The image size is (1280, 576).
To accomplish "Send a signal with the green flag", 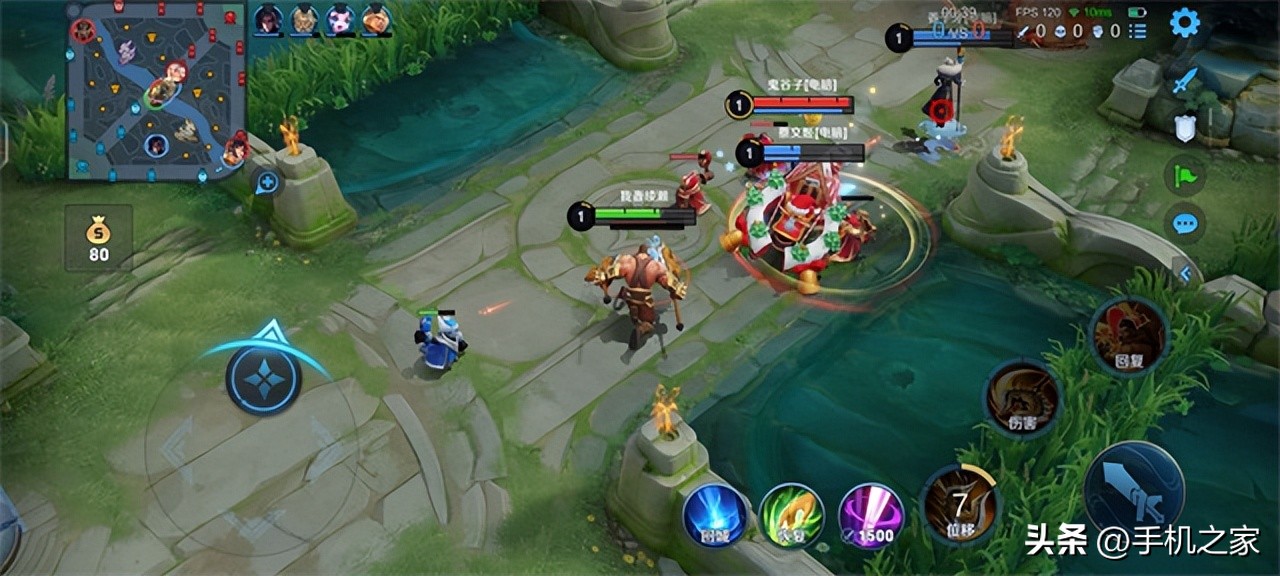I will (x=1185, y=176).
